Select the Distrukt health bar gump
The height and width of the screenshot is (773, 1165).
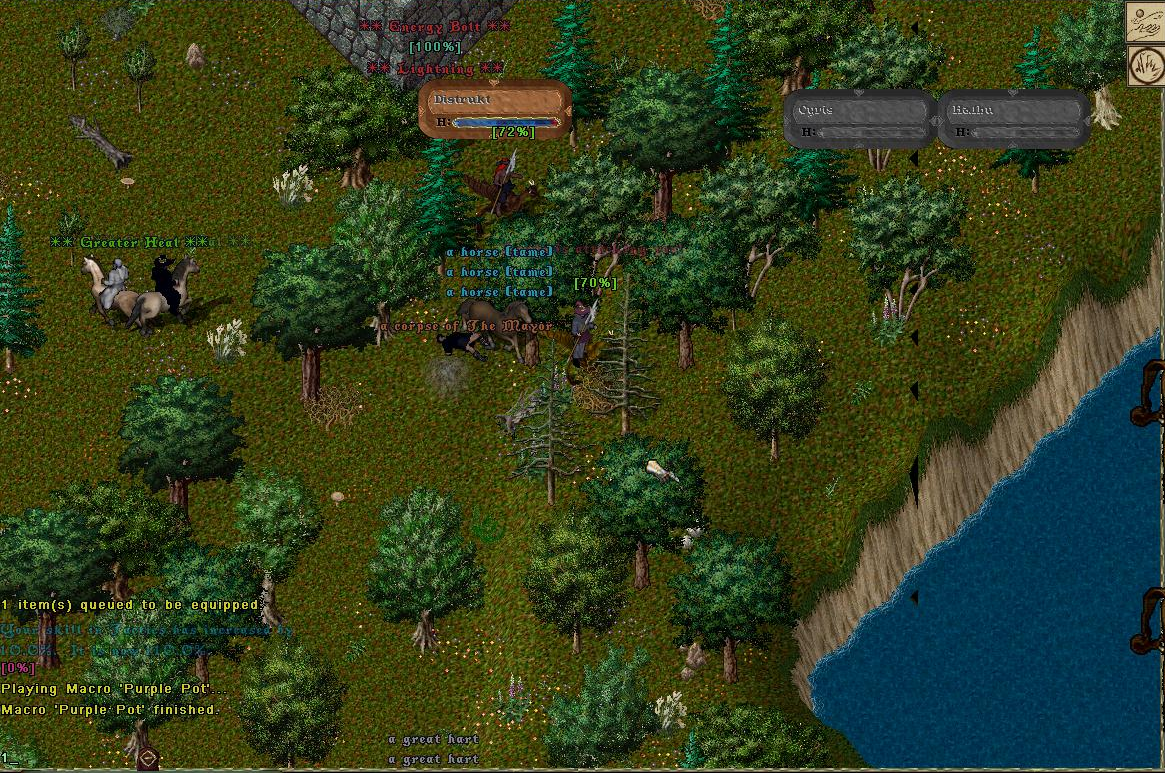[x=495, y=108]
